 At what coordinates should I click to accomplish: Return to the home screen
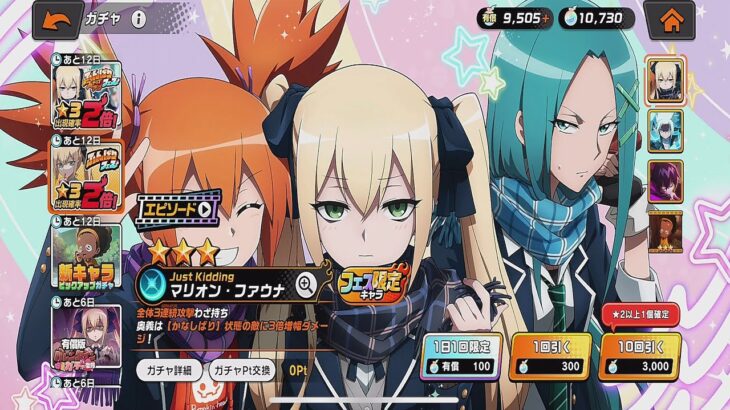[x=670, y=19]
